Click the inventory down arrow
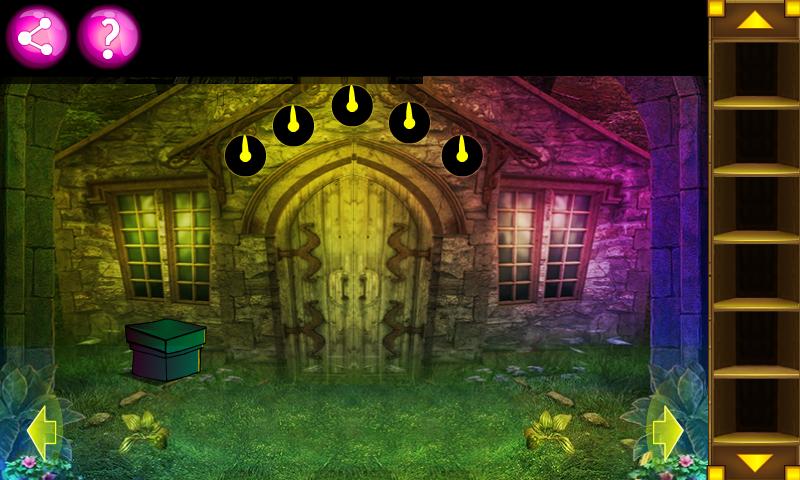Screen dimensions: 800x480 755,462
